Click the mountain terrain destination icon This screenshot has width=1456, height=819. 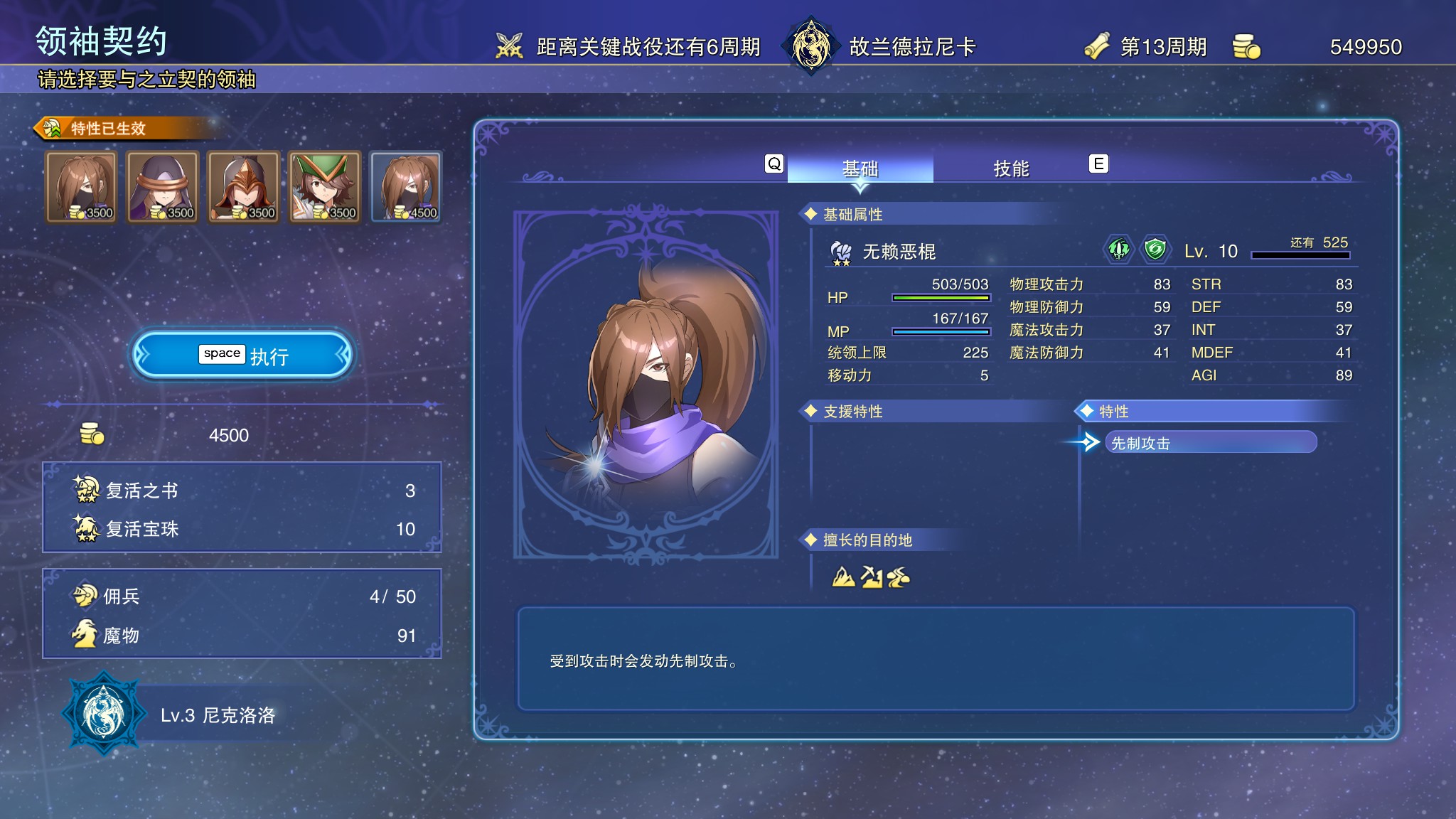843,577
